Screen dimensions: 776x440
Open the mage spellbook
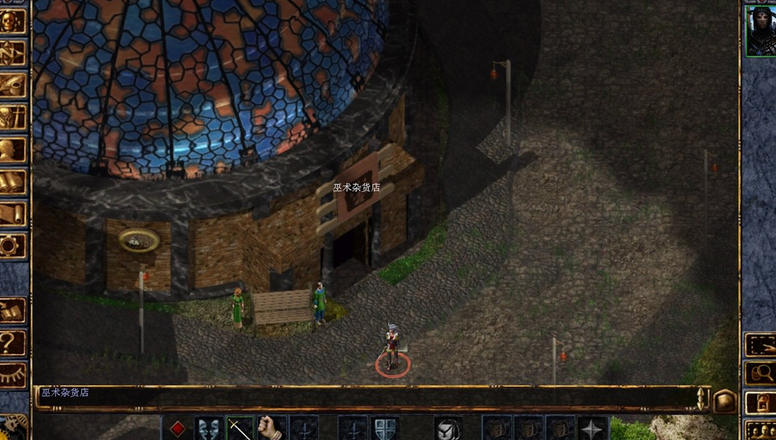[13, 182]
